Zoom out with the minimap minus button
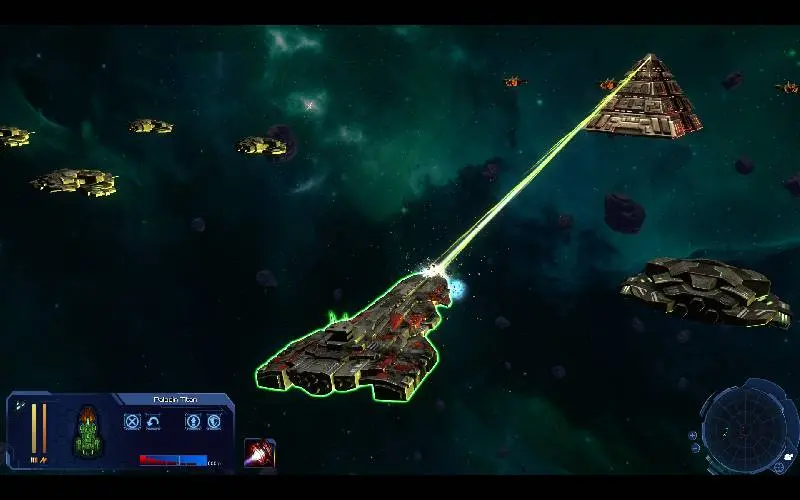This screenshot has width=800, height=500. click(x=695, y=446)
